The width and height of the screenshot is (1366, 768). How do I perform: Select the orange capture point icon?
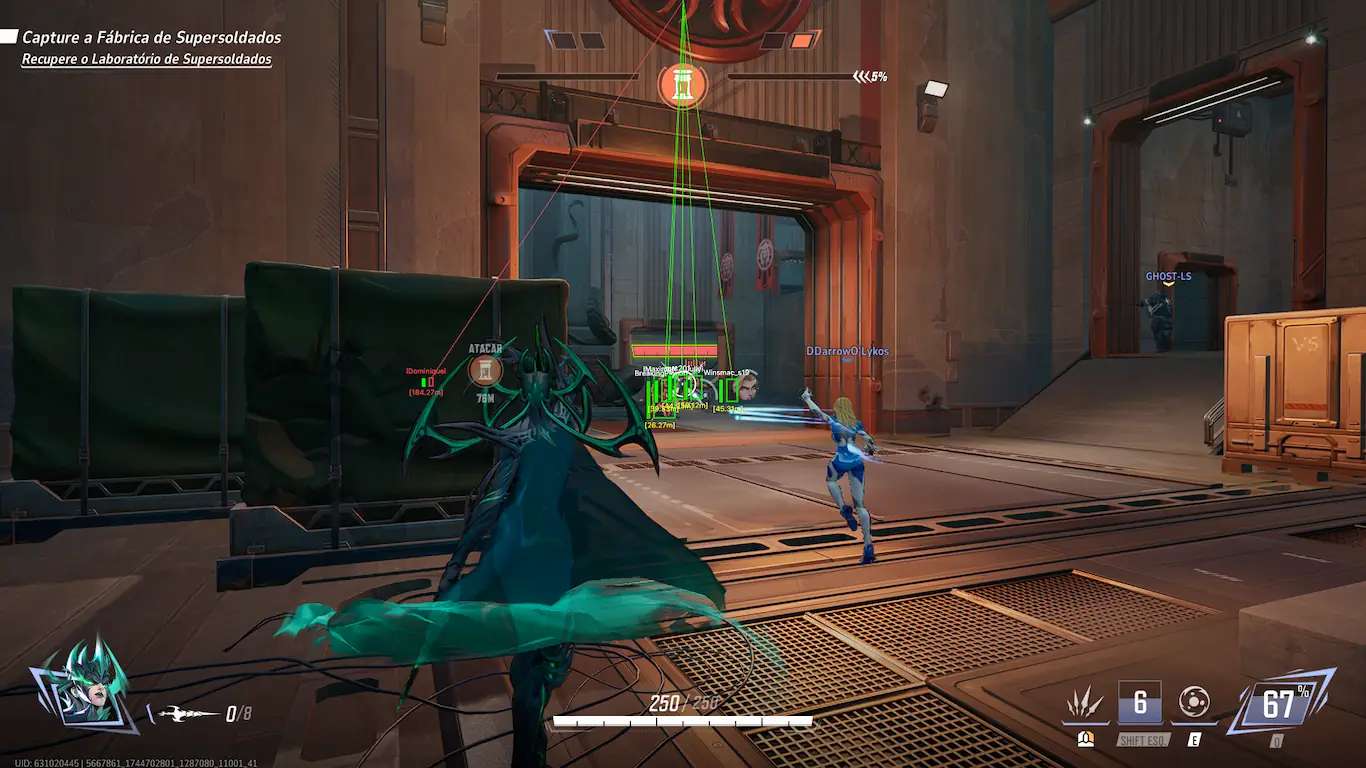pos(683,85)
